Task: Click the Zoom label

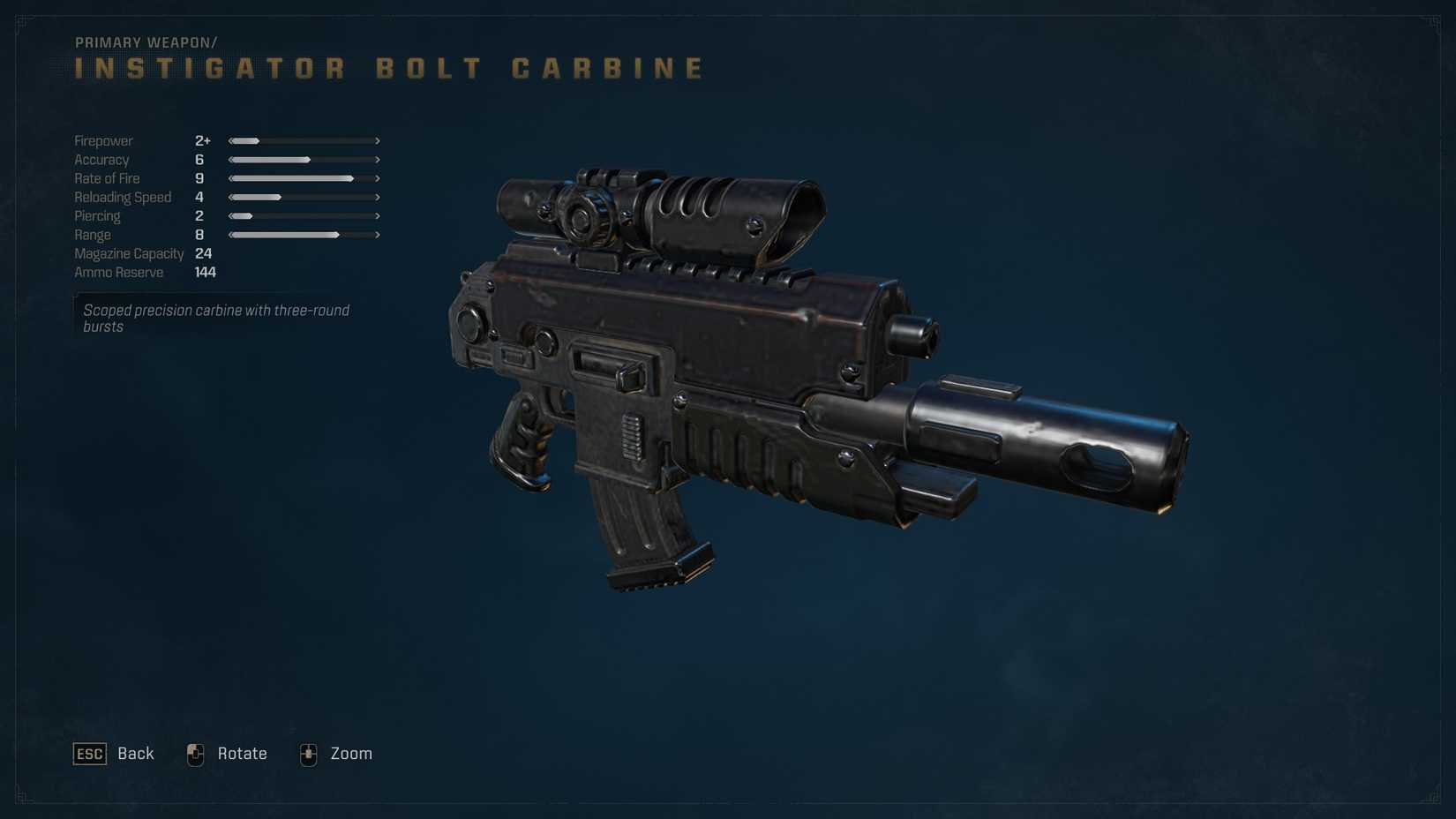Action: tap(351, 754)
